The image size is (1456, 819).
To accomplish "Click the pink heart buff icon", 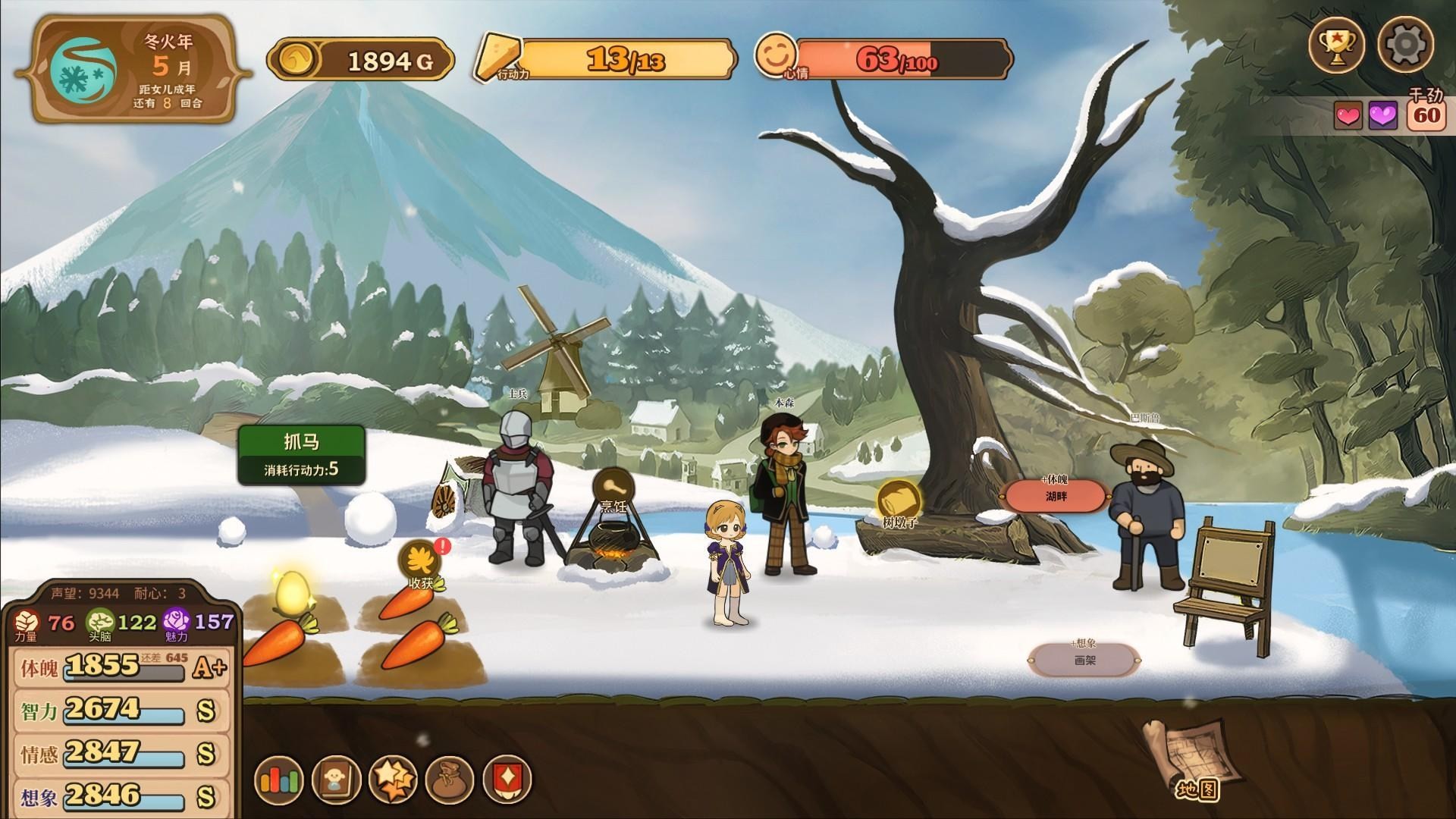I will click(1348, 116).
